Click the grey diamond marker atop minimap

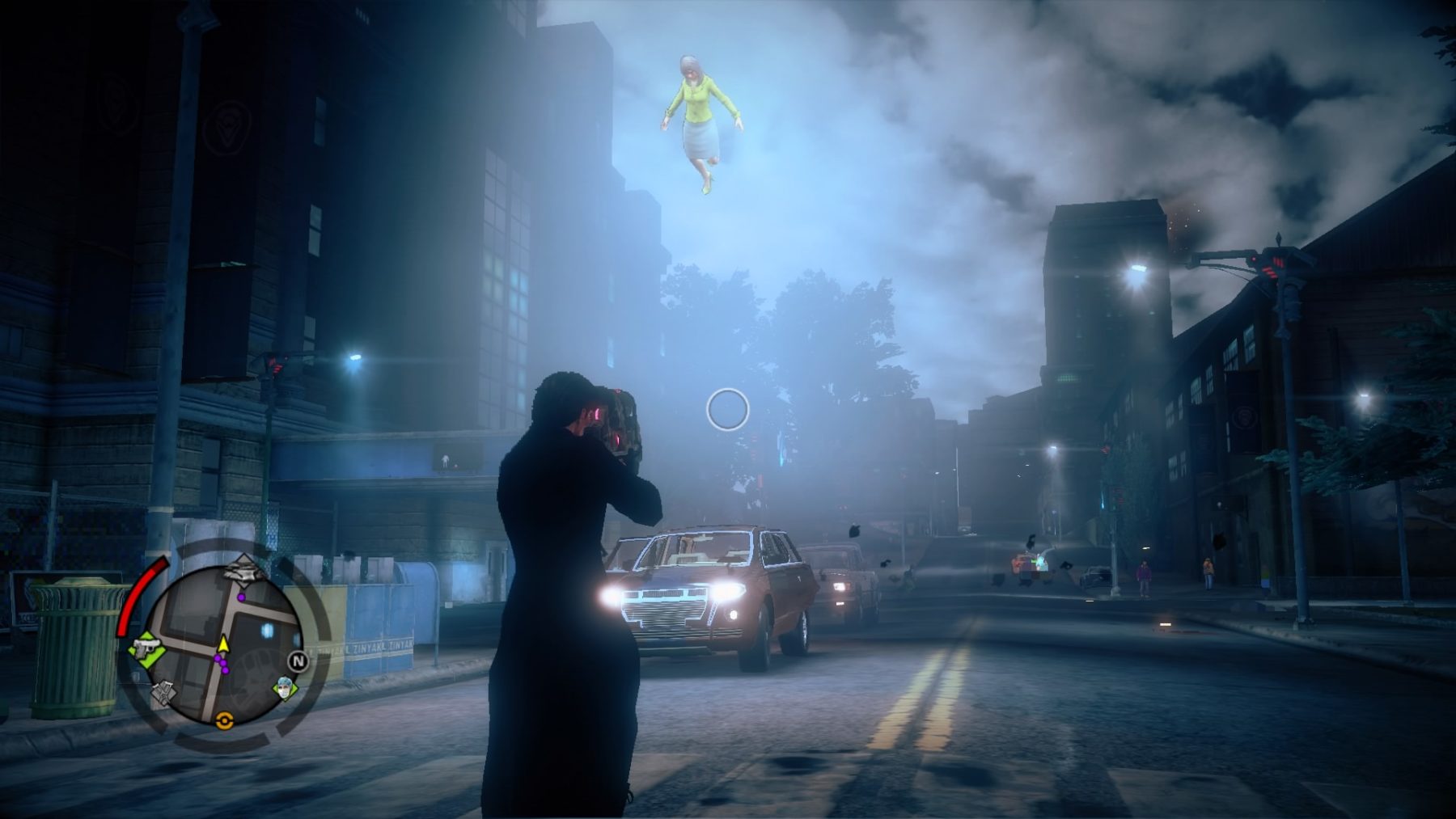pyautogui.click(x=243, y=570)
